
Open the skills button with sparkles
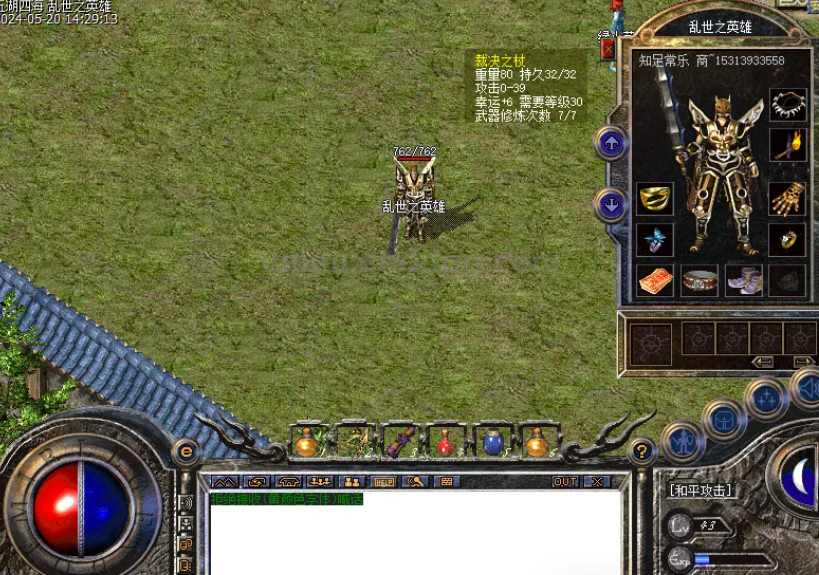coord(767,398)
